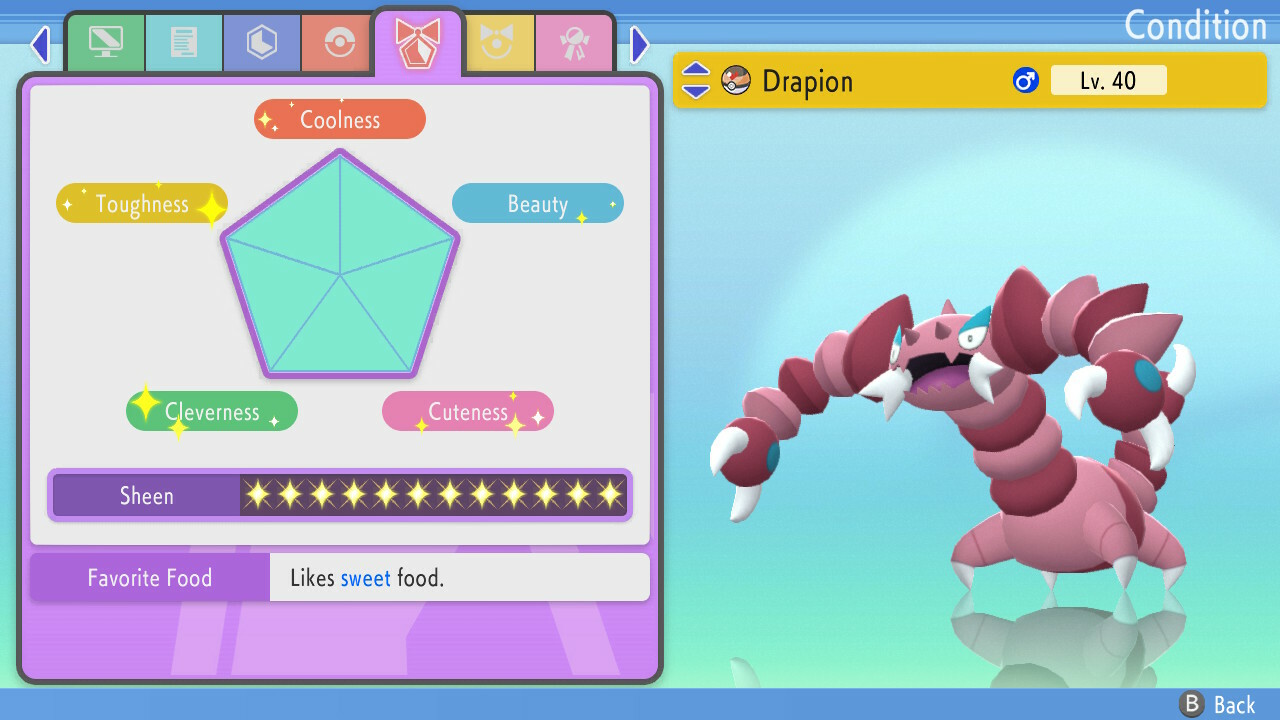Open the Contest Moves face tab icon
The image size is (1280, 720).
click(x=497, y=42)
